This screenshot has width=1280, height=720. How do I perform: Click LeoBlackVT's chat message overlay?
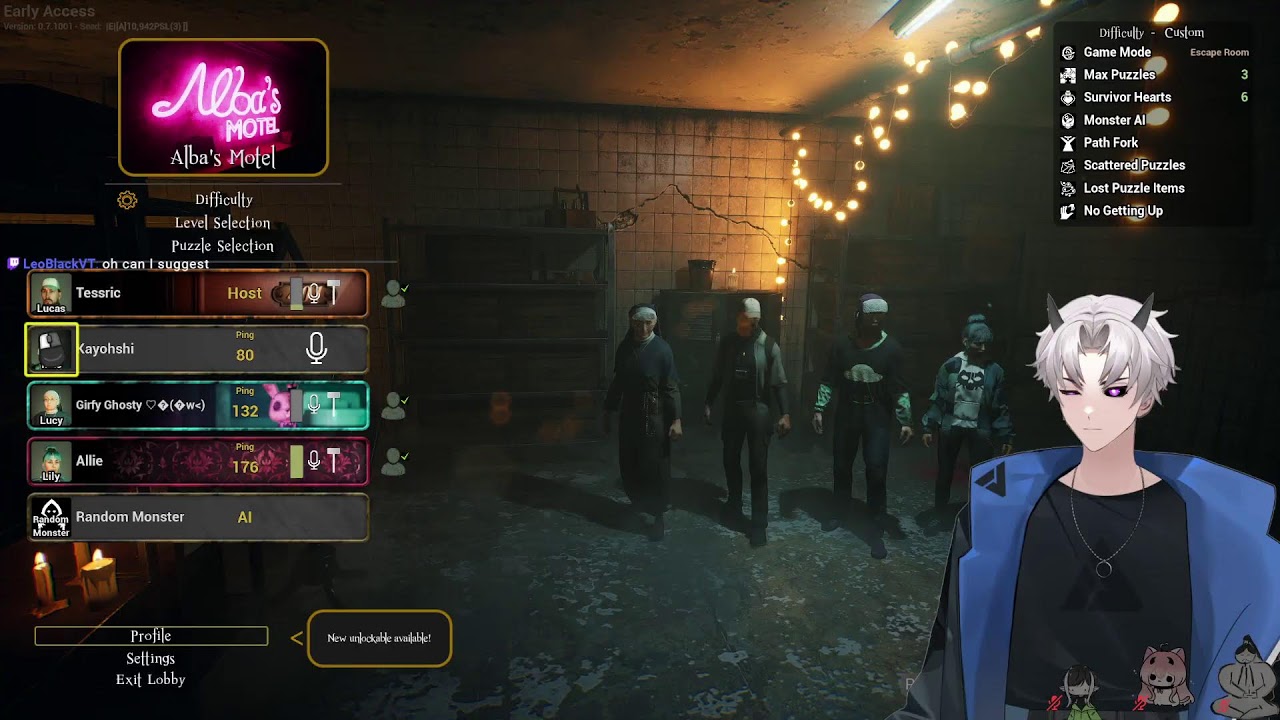pos(110,264)
